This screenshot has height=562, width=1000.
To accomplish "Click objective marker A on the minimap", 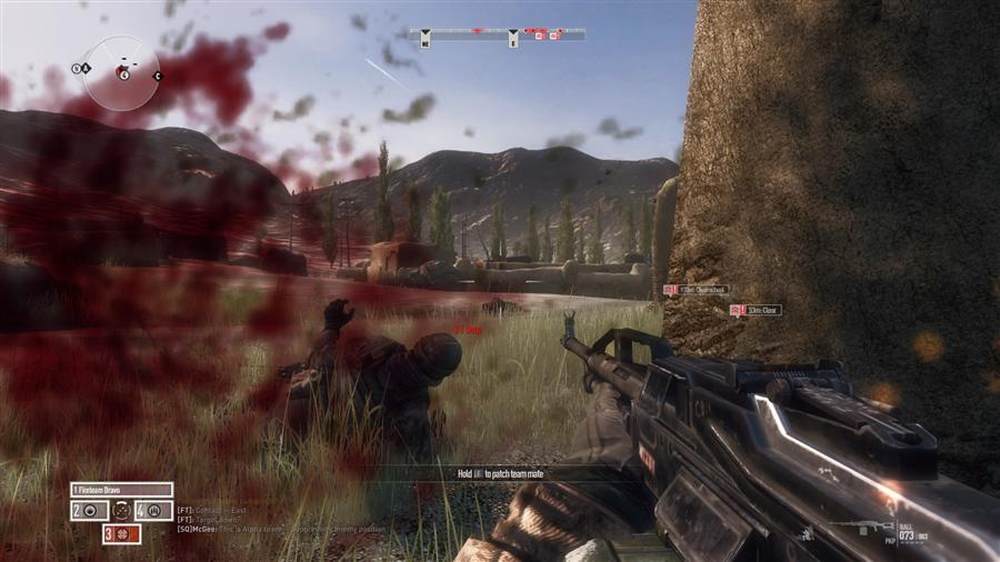I will coord(86,68).
